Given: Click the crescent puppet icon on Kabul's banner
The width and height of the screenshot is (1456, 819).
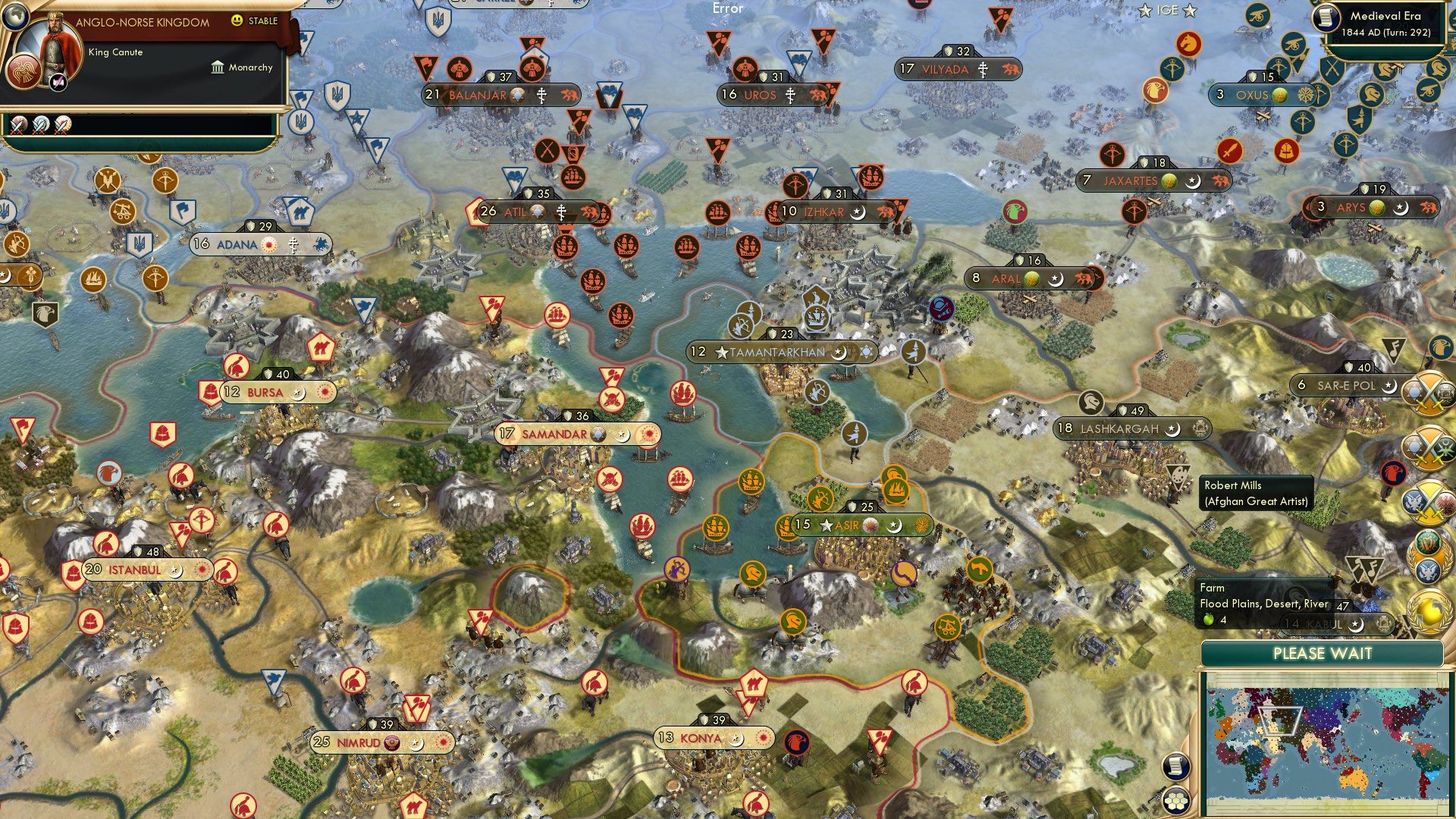Looking at the screenshot, I should tap(1356, 623).
